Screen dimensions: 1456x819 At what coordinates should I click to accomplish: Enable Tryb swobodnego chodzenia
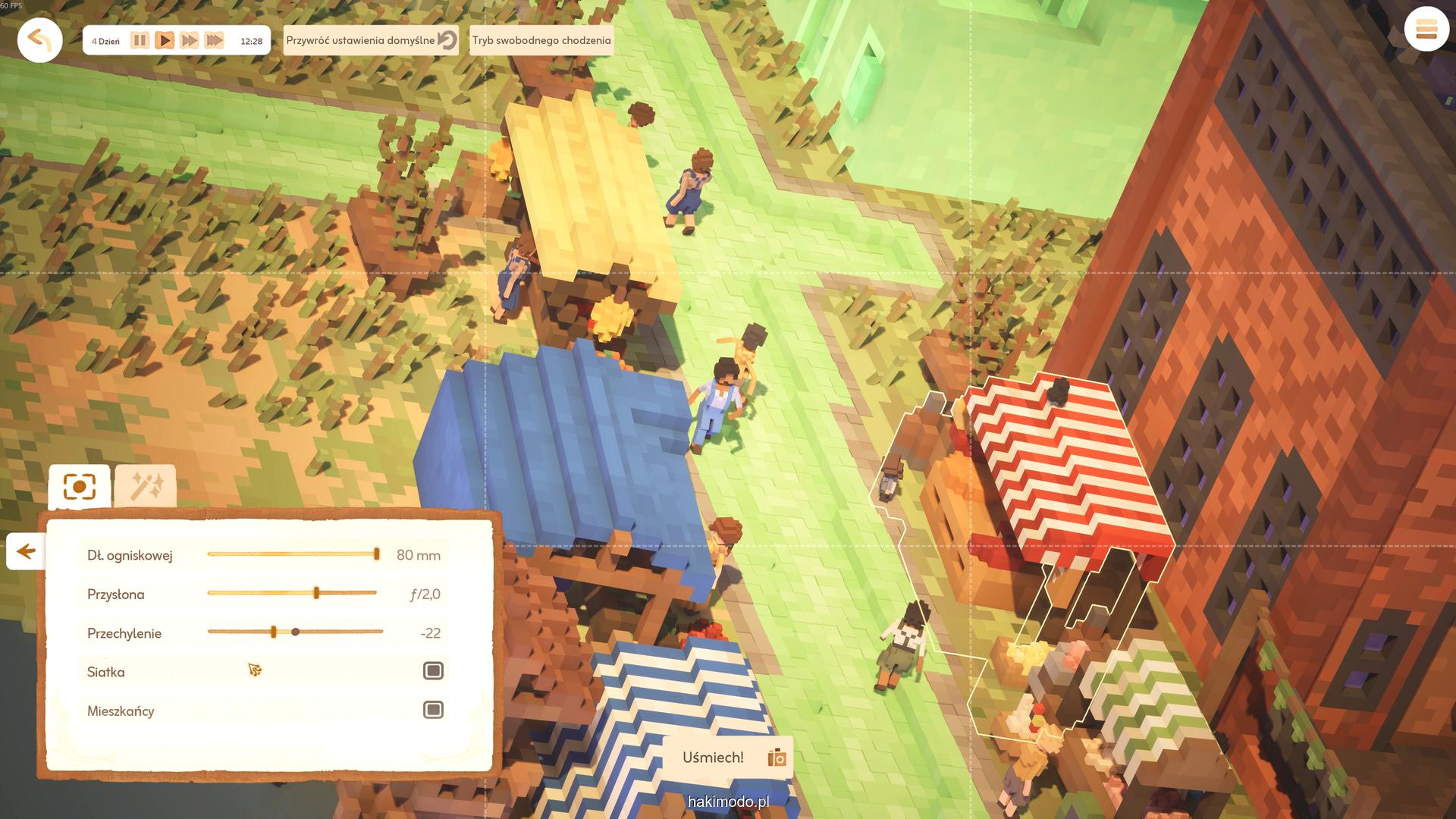541,40
